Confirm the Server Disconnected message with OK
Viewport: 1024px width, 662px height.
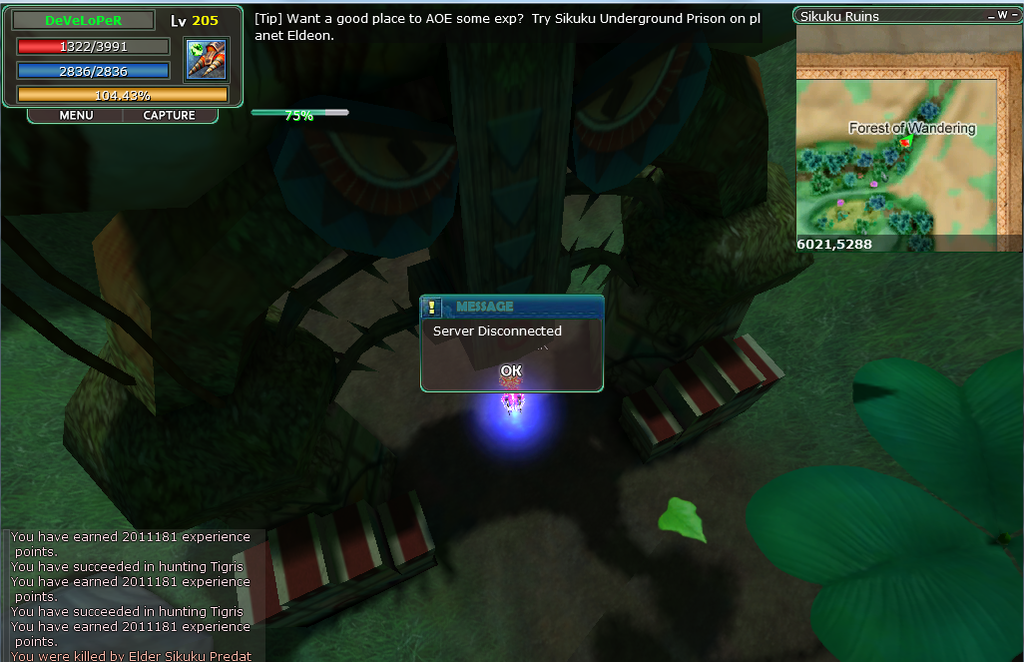click(x=511, y=371)
